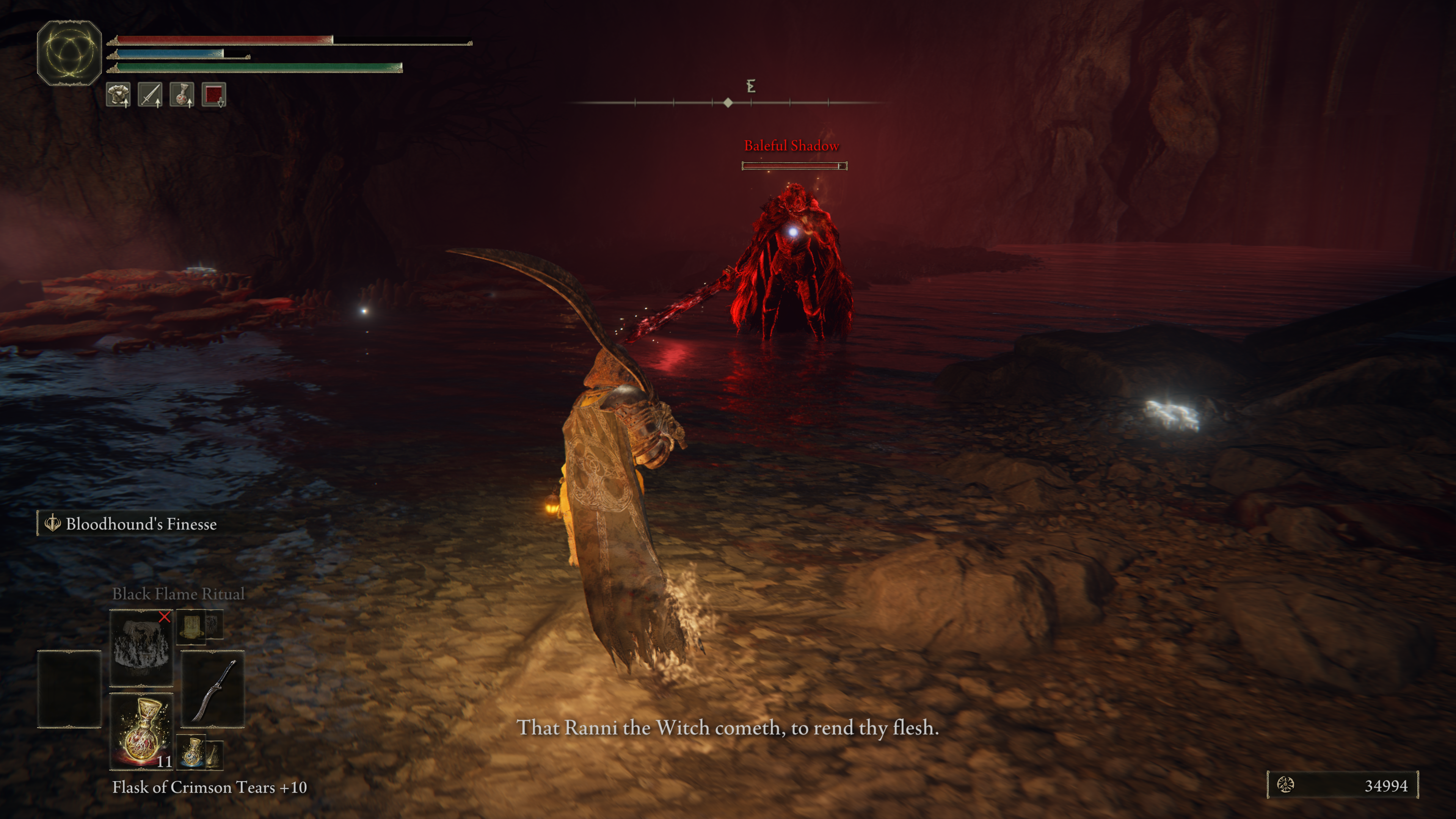
Task: Click the compass bar's diamond marker
Action: point(728,102)
